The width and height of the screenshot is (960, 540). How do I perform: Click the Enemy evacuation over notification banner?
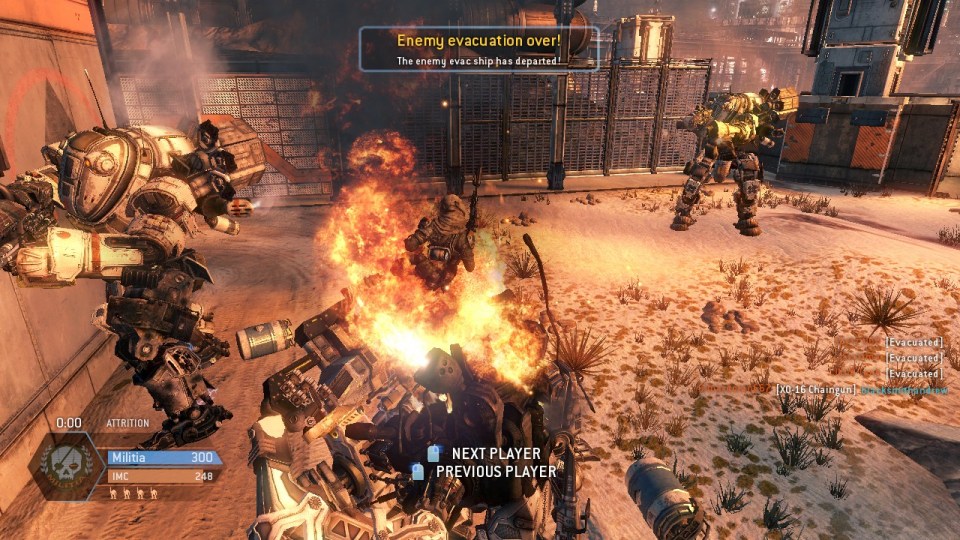pos(479,49)
